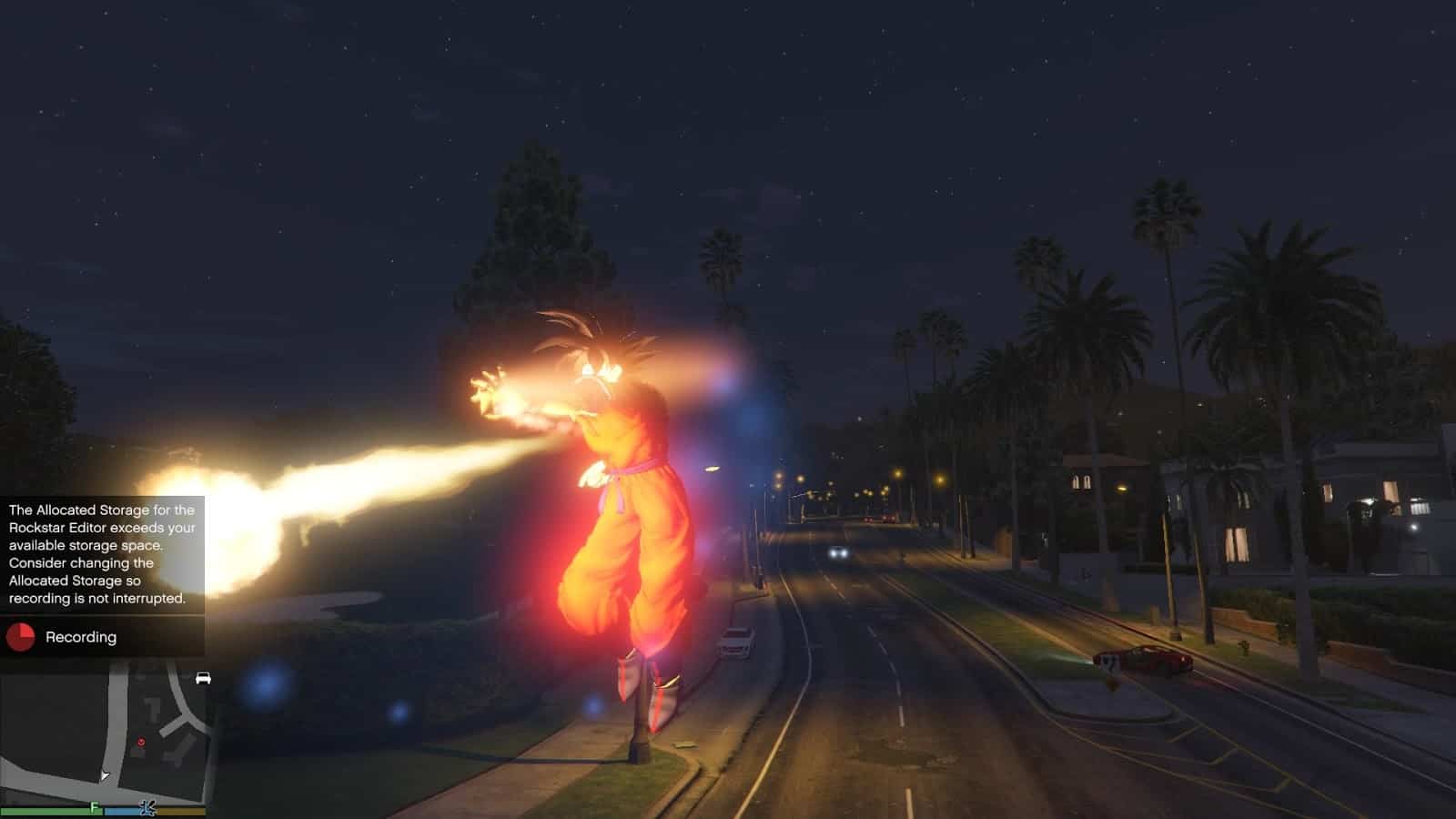1456x819 pixels.
Task: Open the Rockstar Editor storage warning notification
Action: coord(102,554)
